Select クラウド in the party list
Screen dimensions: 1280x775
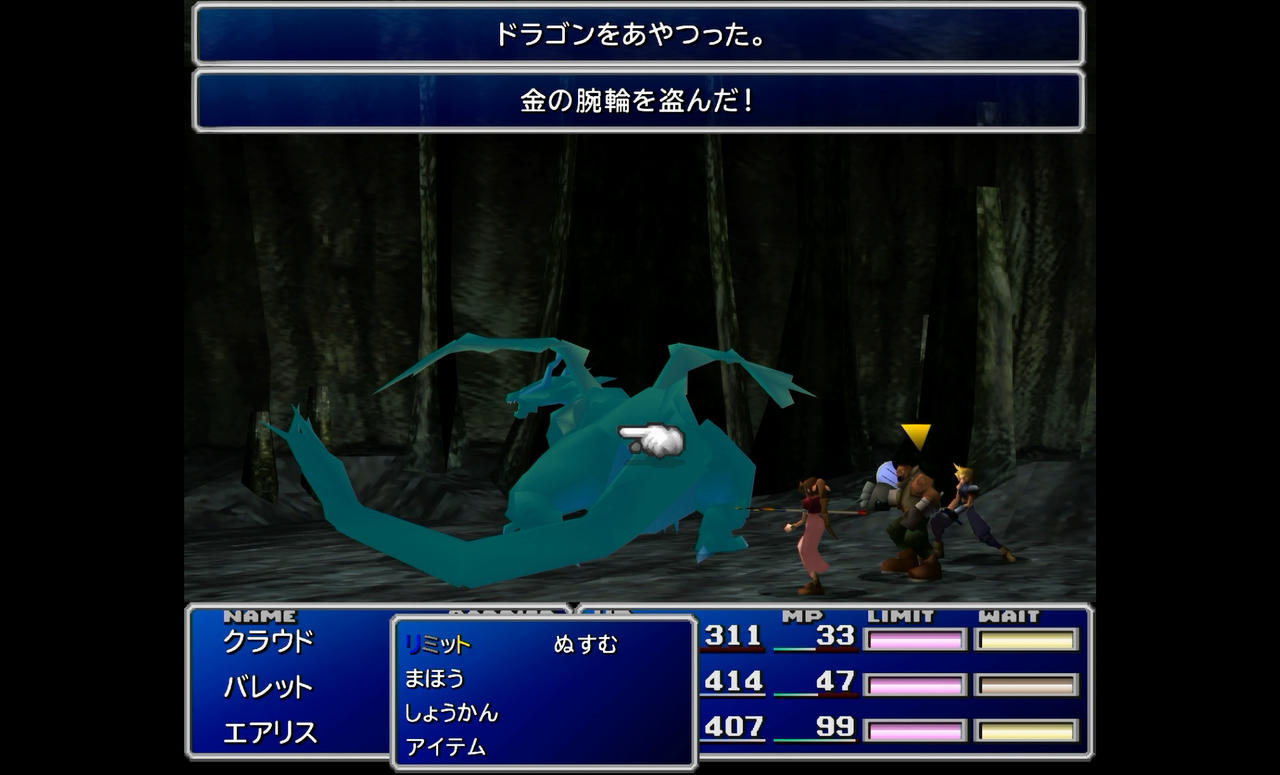(268, 641)
